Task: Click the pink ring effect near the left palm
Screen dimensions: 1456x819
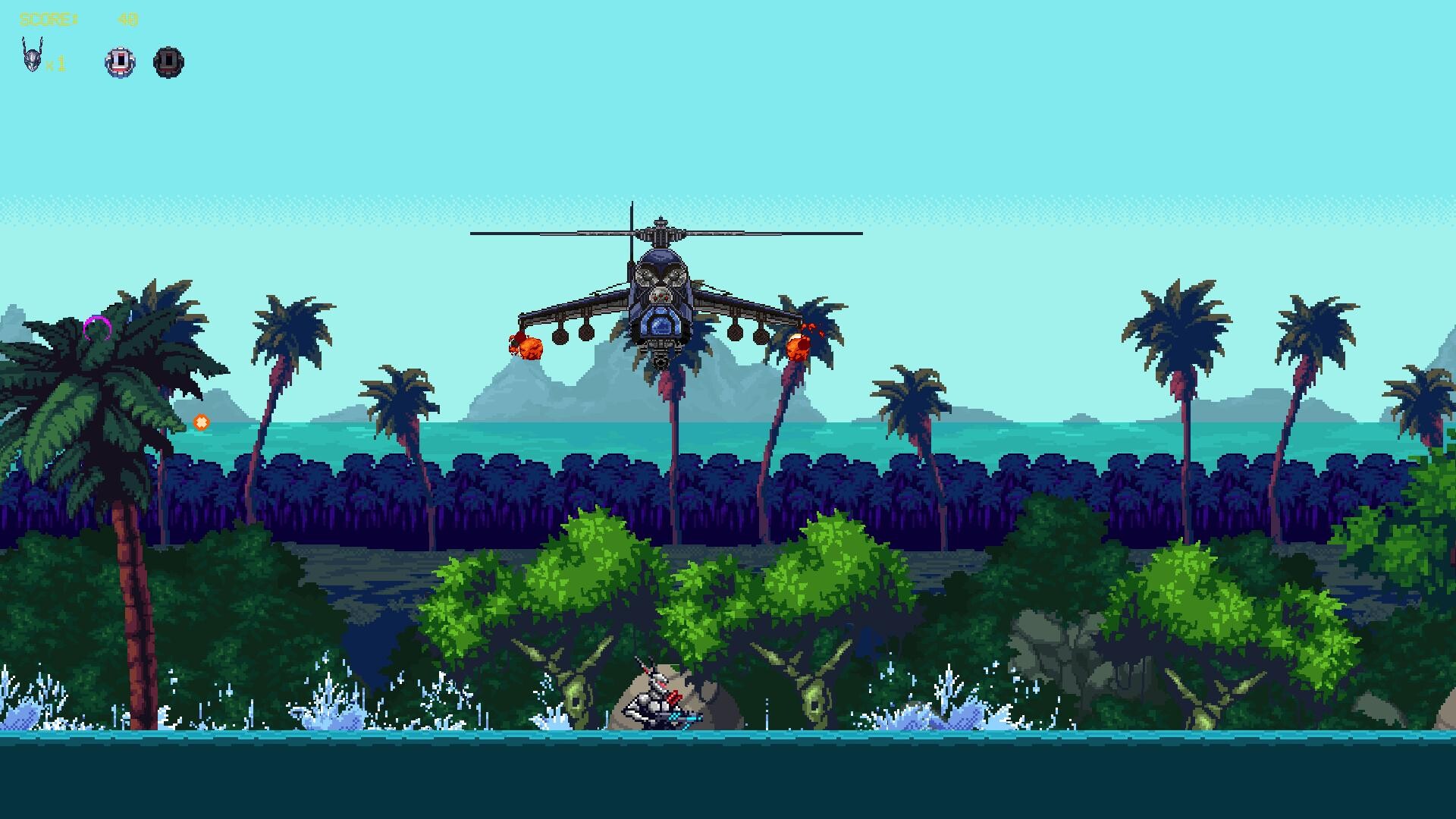Action: pyautogui.click(x=96, y=328)
